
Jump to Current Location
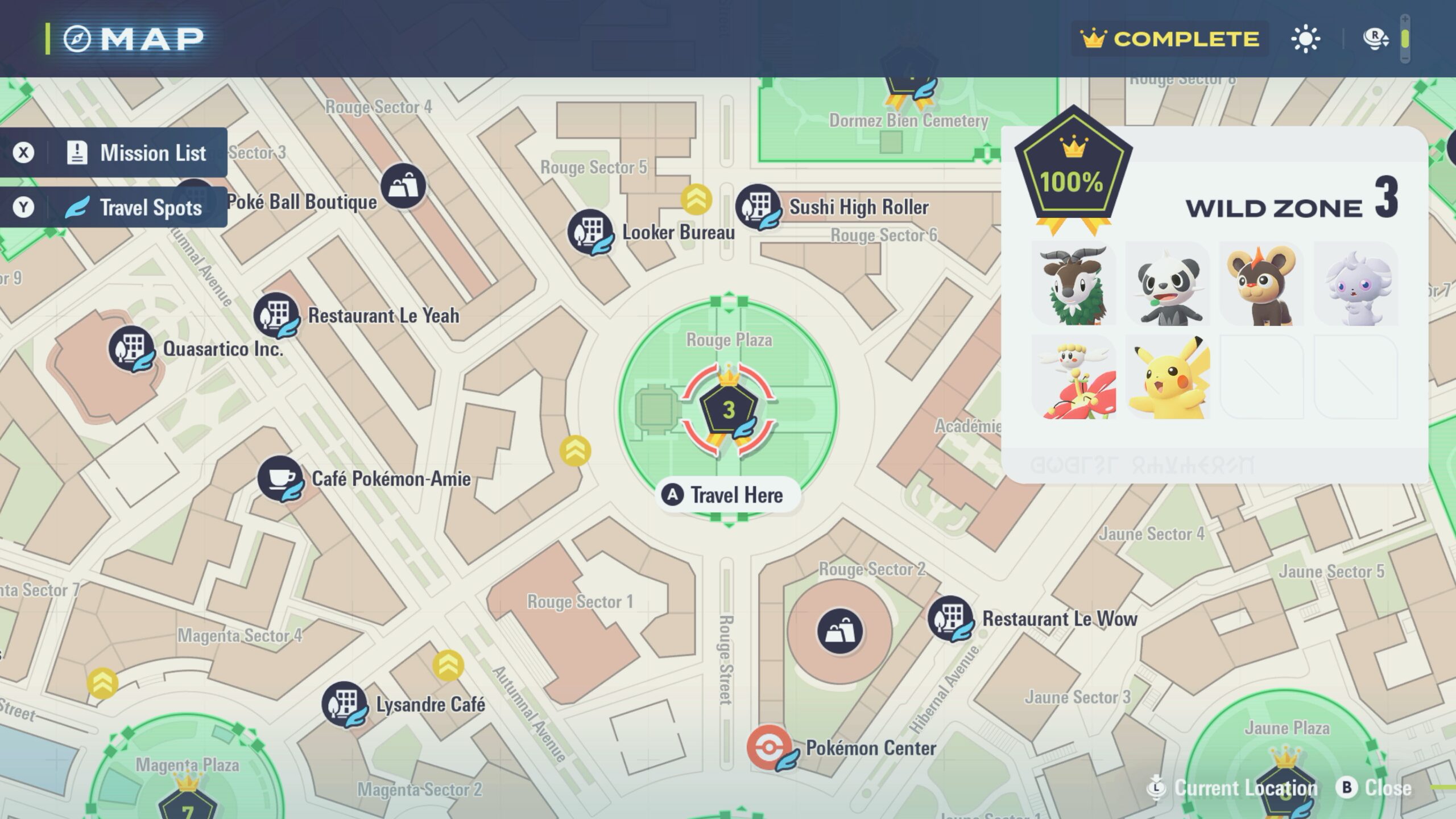coord(1233,788)
